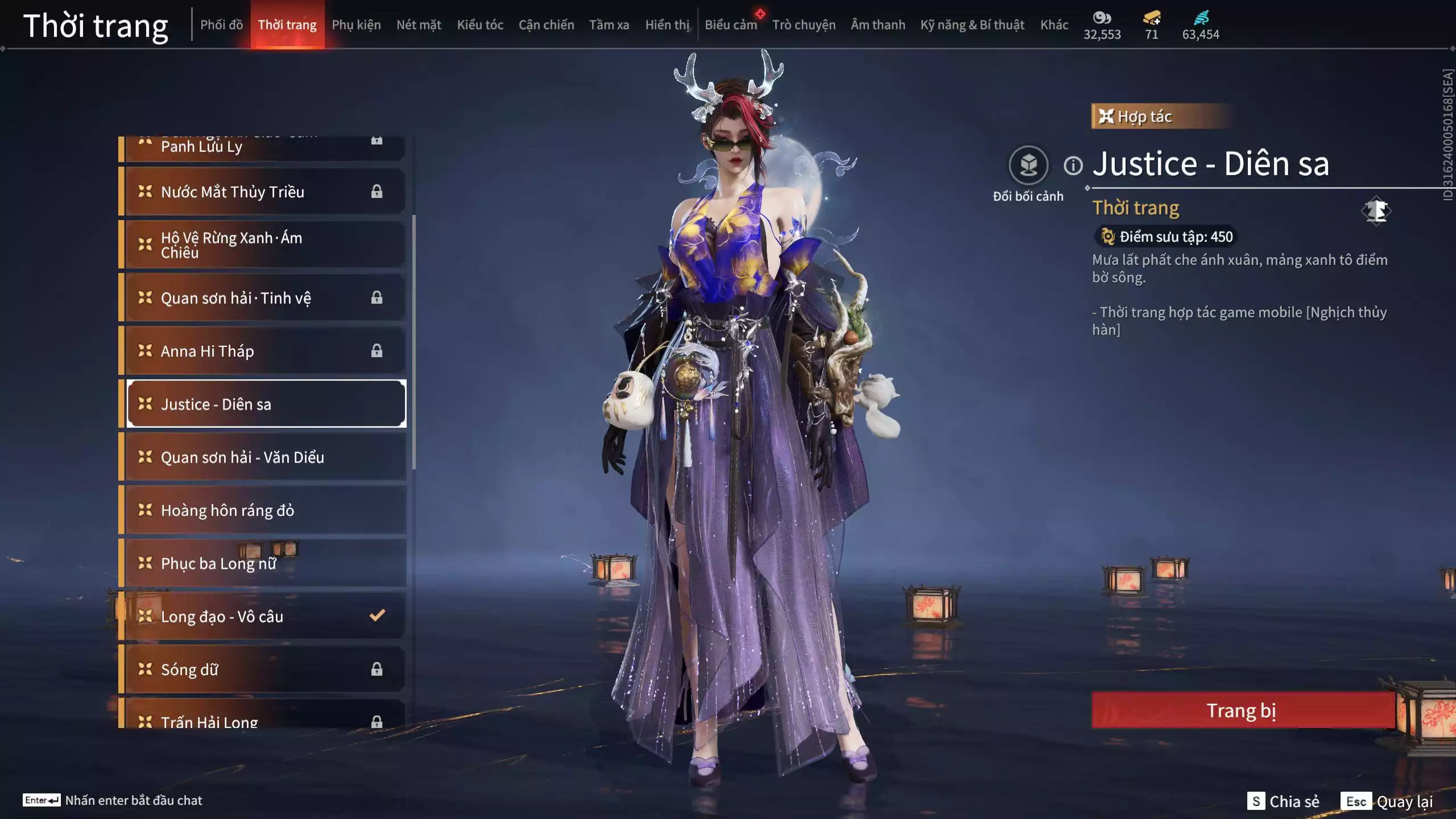Open the Phụ kiện tab

coord(356,25)
